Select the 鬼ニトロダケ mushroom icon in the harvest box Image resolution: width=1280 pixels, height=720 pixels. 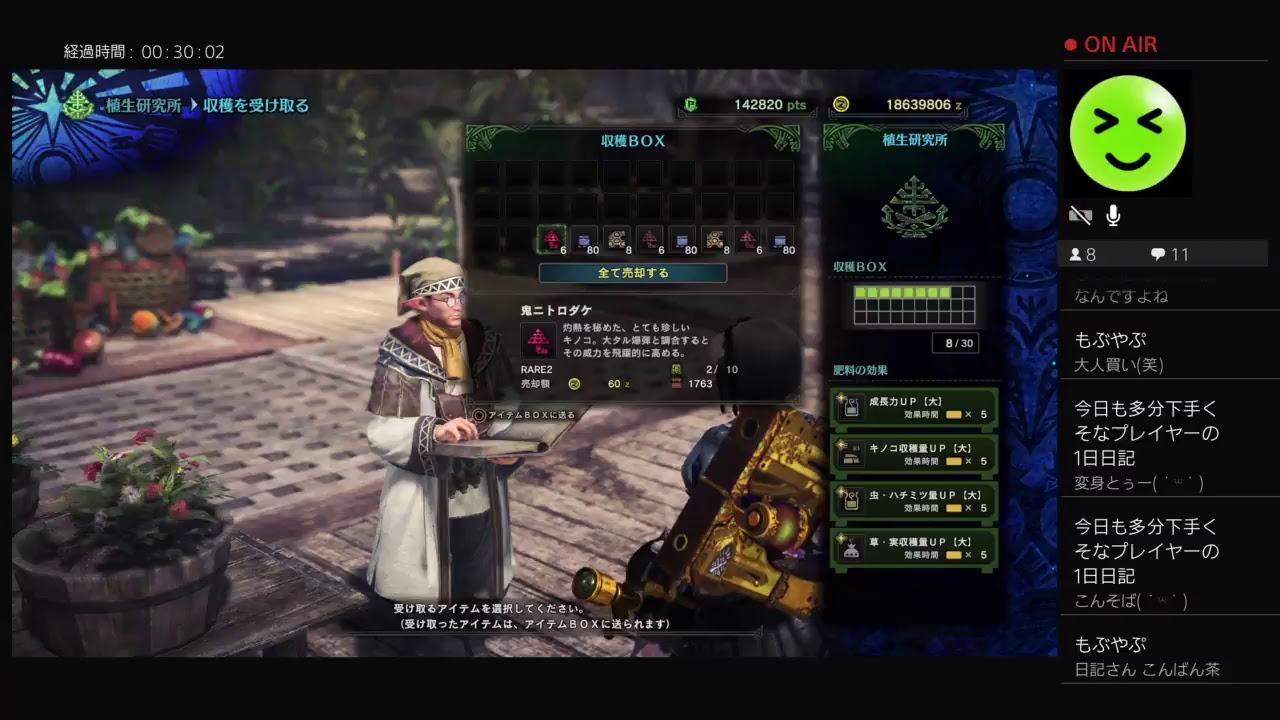551,239
